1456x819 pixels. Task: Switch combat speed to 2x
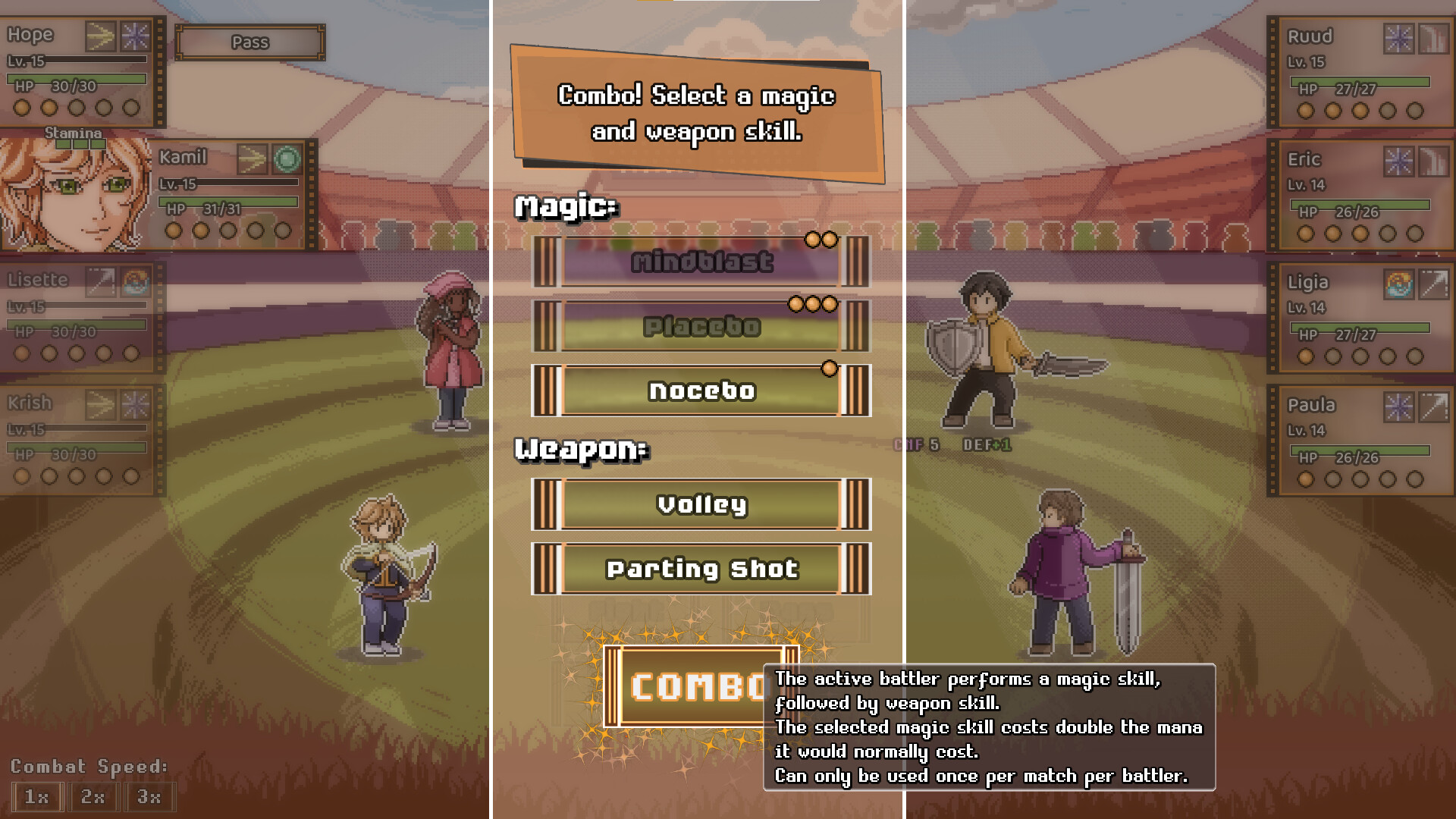click(93, 797)
